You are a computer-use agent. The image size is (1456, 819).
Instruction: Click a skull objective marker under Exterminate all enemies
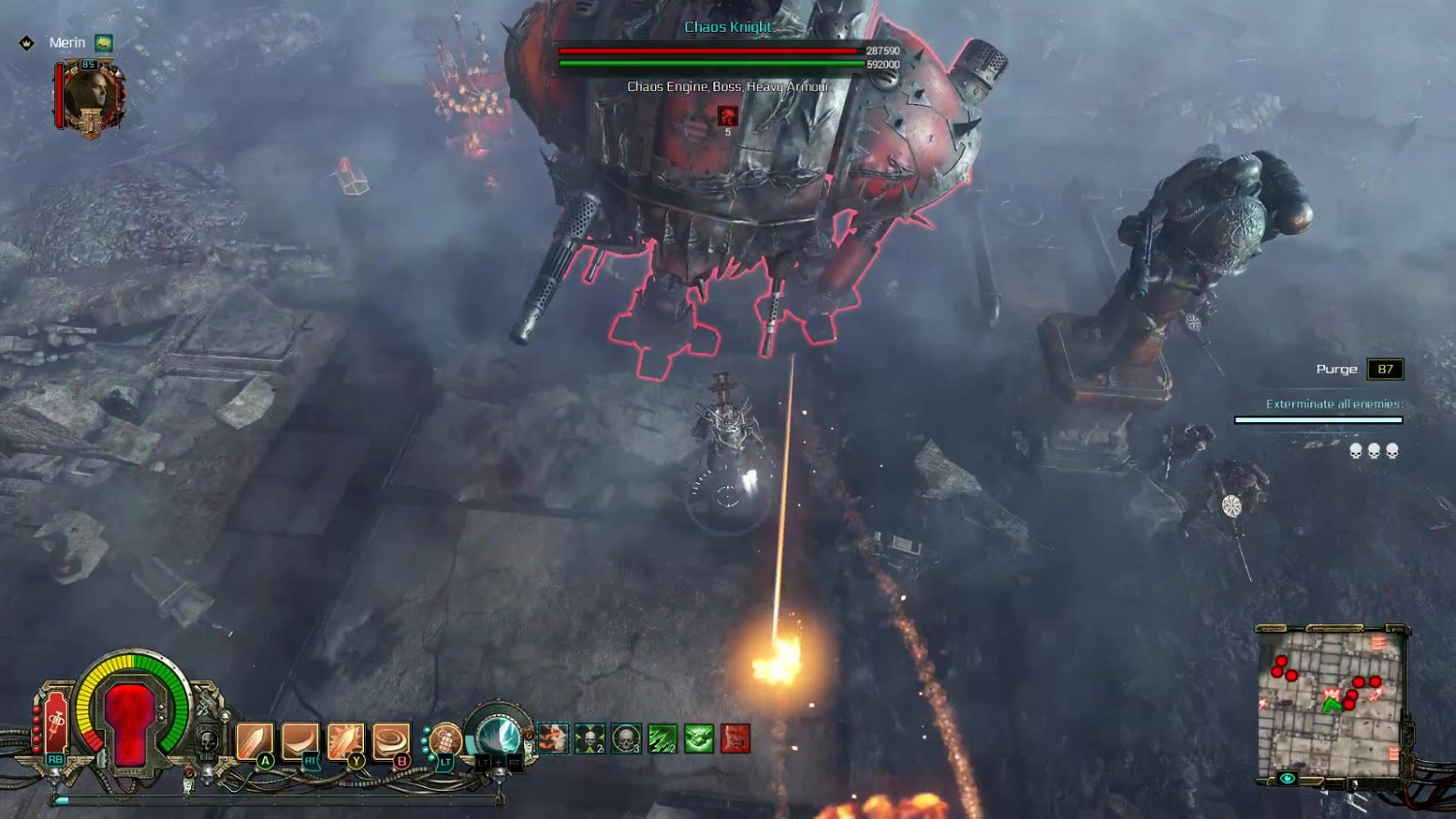point(1374,450)
